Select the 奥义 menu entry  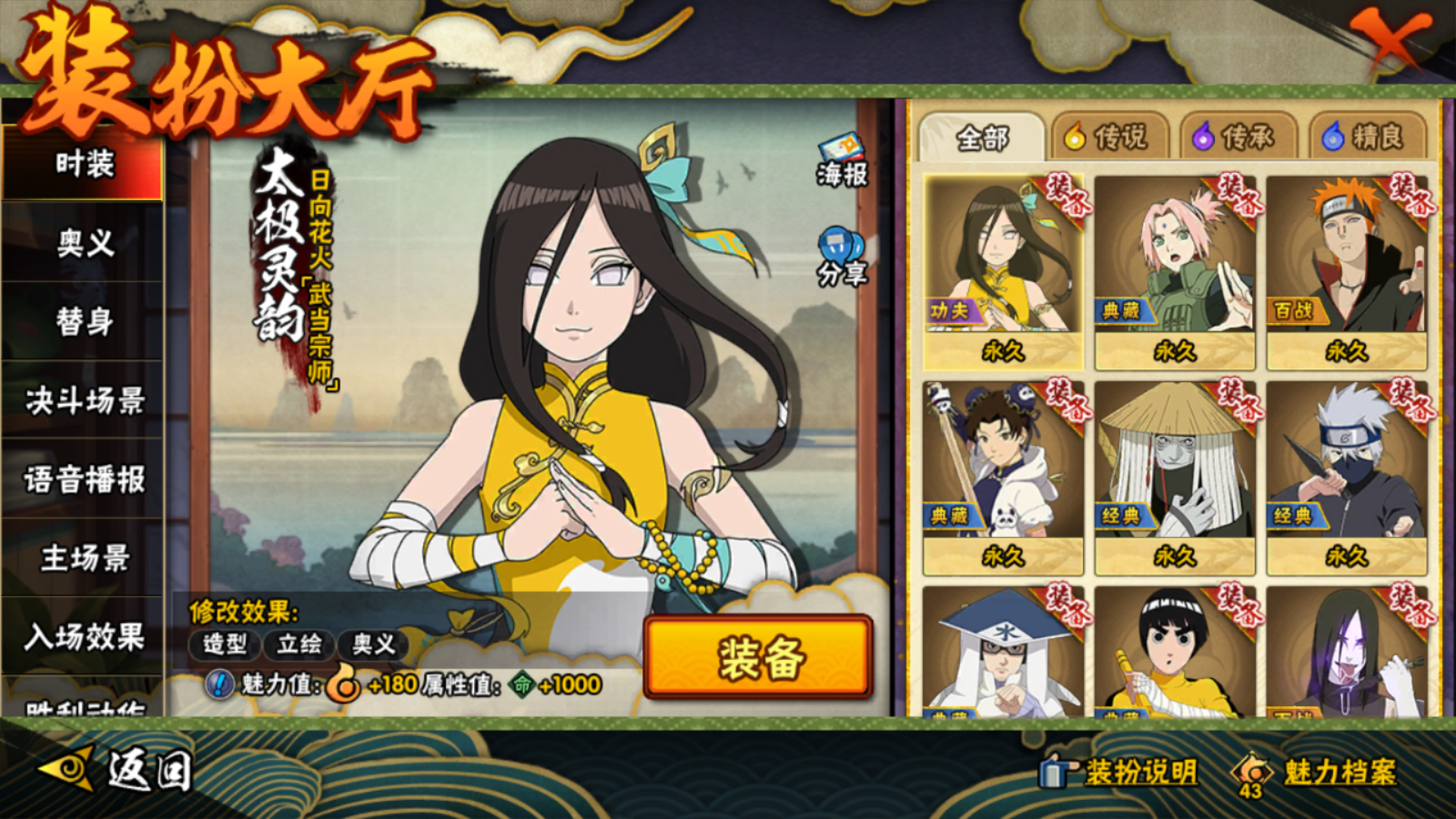pyautogui.click(x=83, y=243)
